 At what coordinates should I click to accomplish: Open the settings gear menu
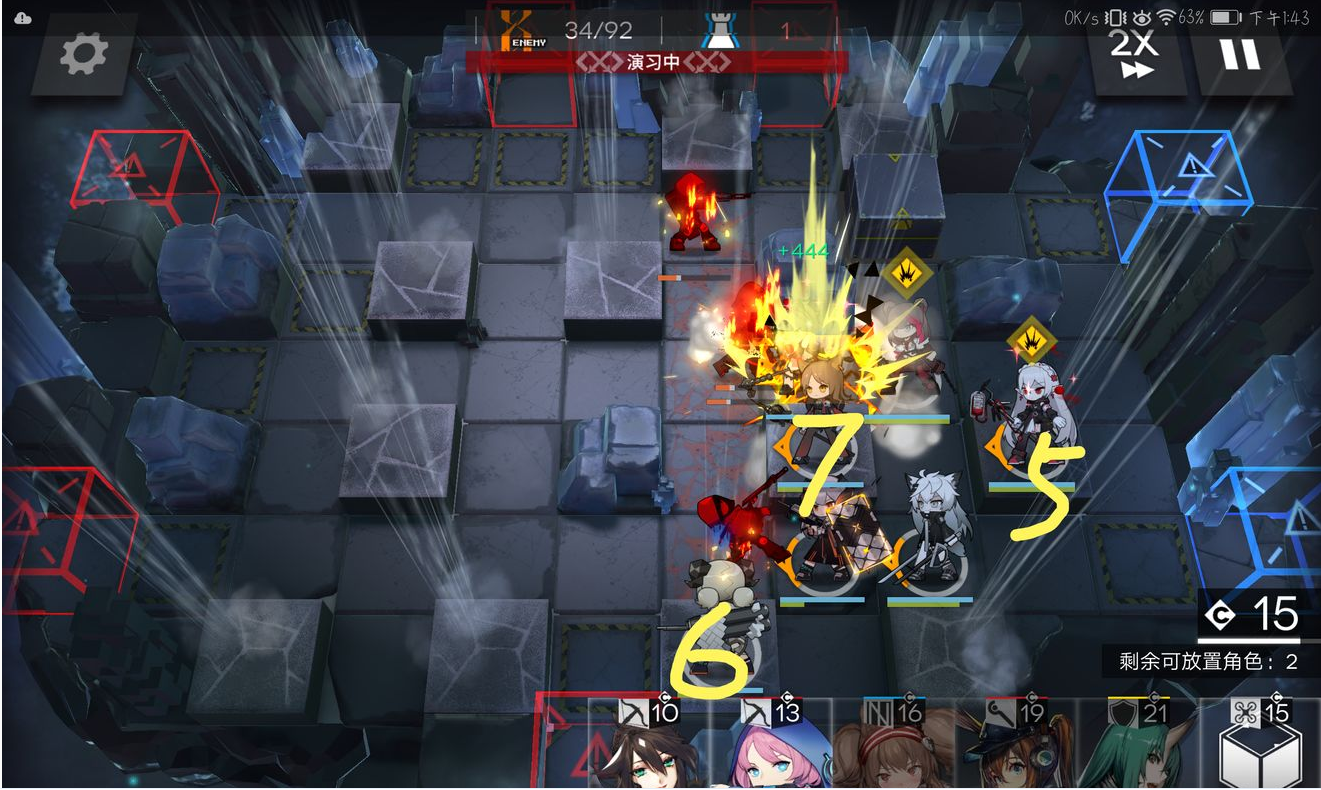point(83,55)
